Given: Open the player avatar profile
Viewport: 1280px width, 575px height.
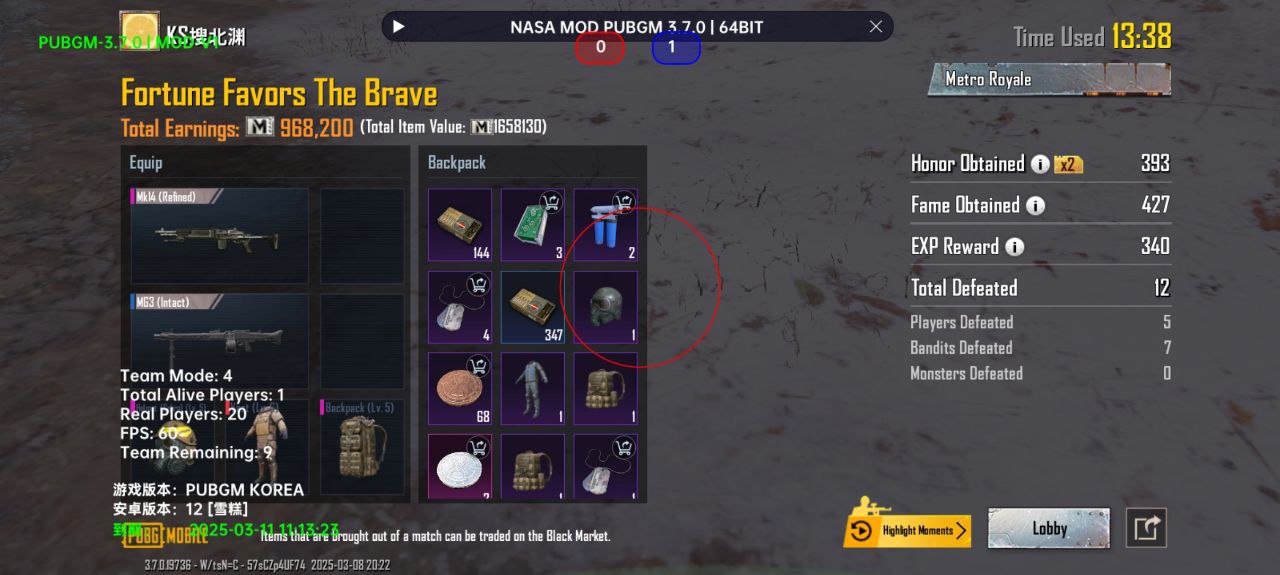Looking at the screenshot, I should [x=139, y=31].
